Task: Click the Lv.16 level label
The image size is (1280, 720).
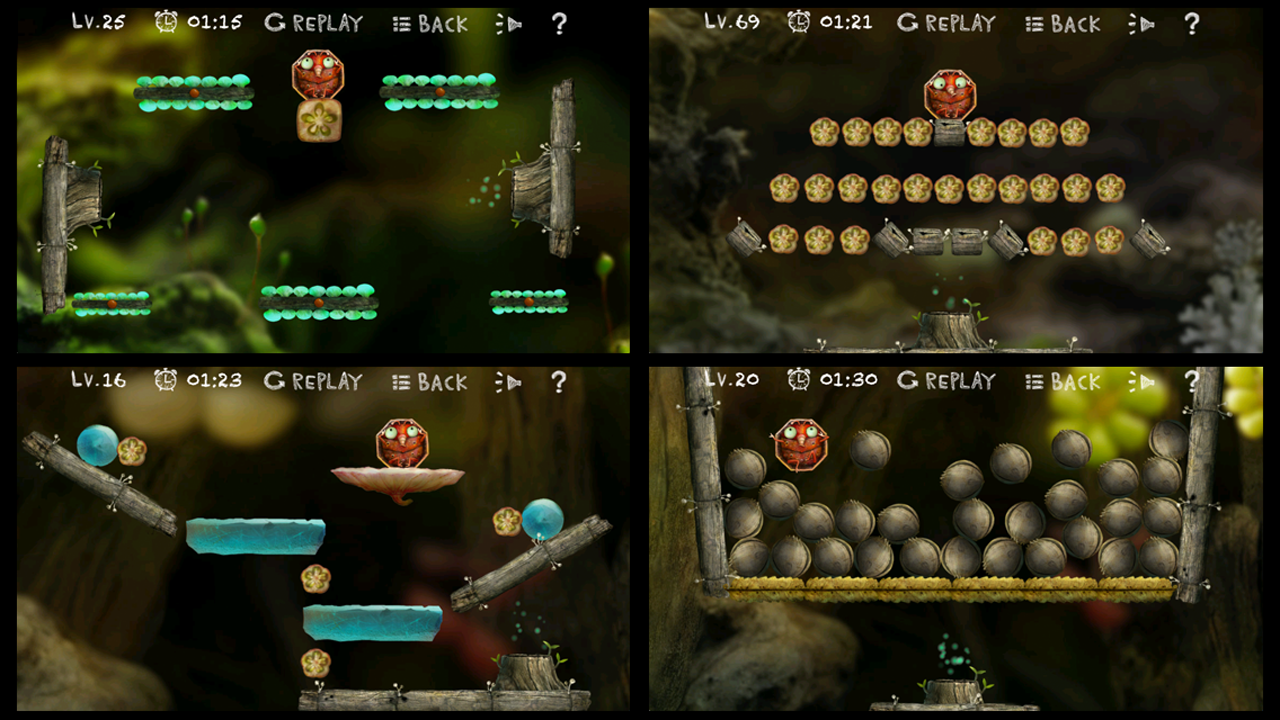Action: [x=98, y=380]
